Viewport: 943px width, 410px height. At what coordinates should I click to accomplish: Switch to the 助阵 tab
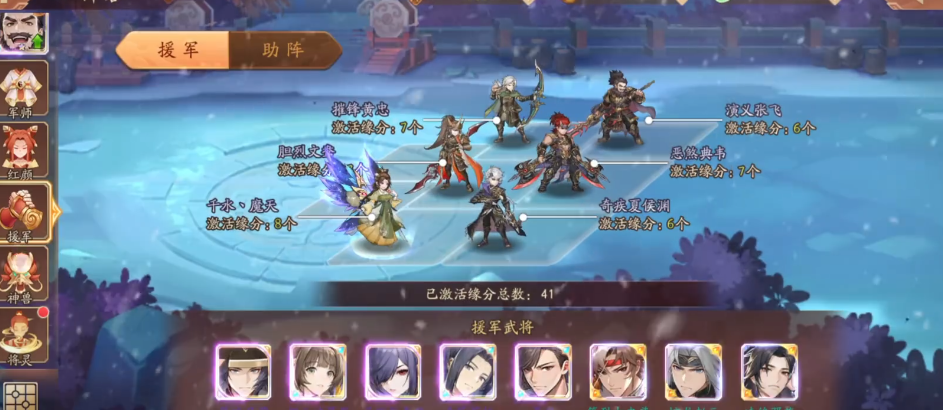coord(283,50)
